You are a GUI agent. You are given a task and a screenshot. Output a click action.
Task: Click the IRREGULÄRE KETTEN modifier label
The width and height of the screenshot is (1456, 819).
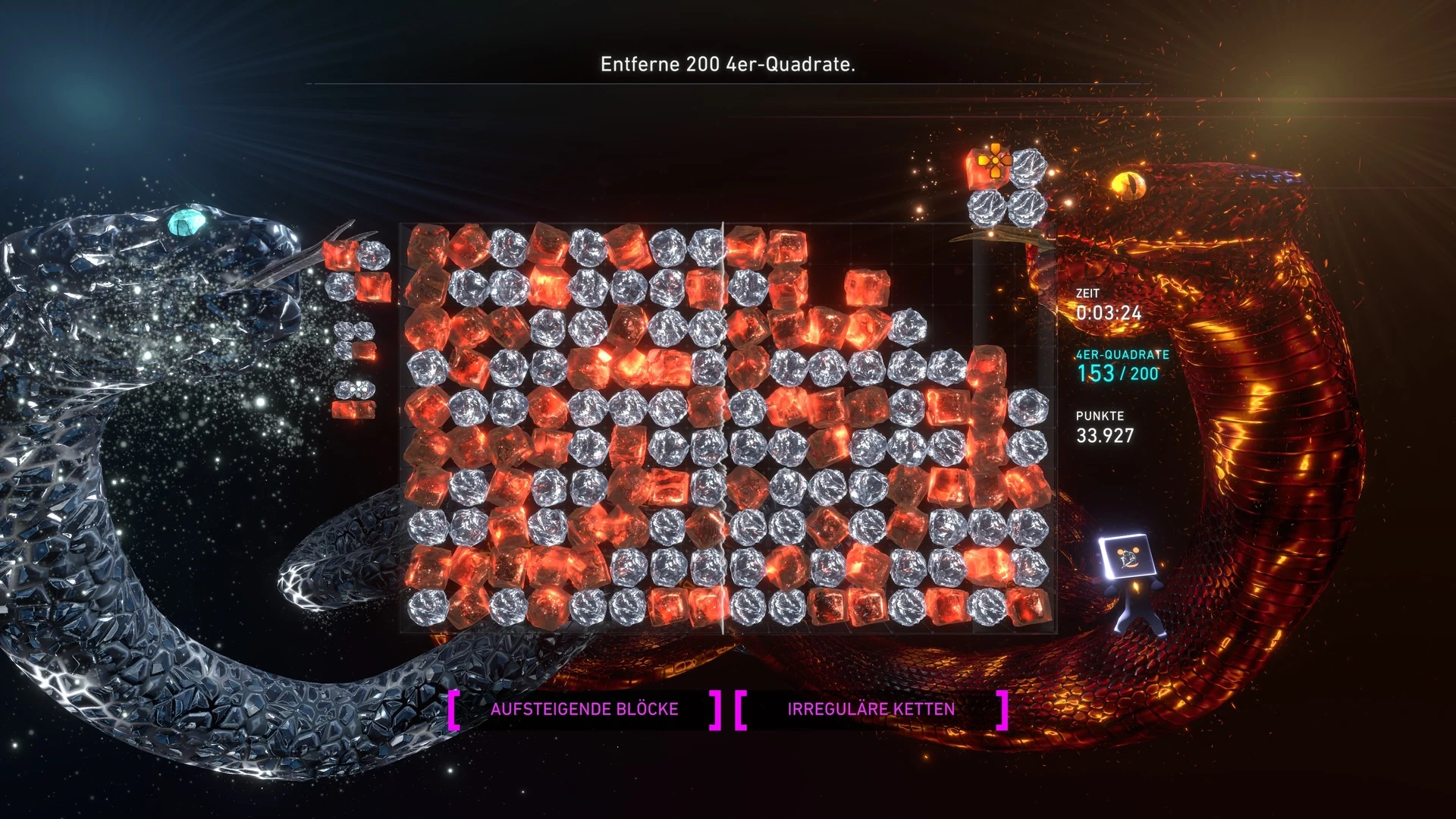pyautogui.click(x=871, y=709)
